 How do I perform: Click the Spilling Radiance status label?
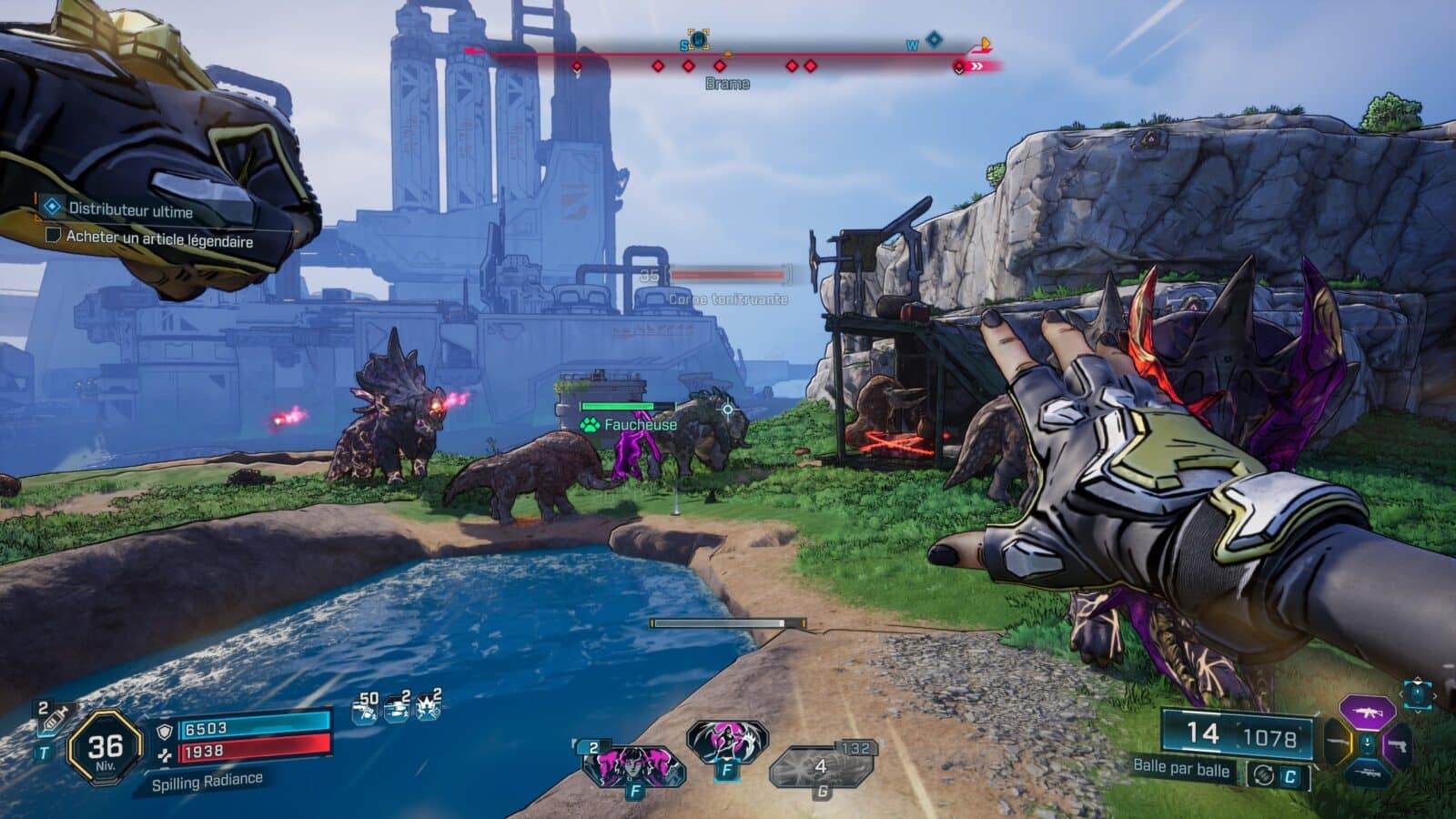coord(207,781)
